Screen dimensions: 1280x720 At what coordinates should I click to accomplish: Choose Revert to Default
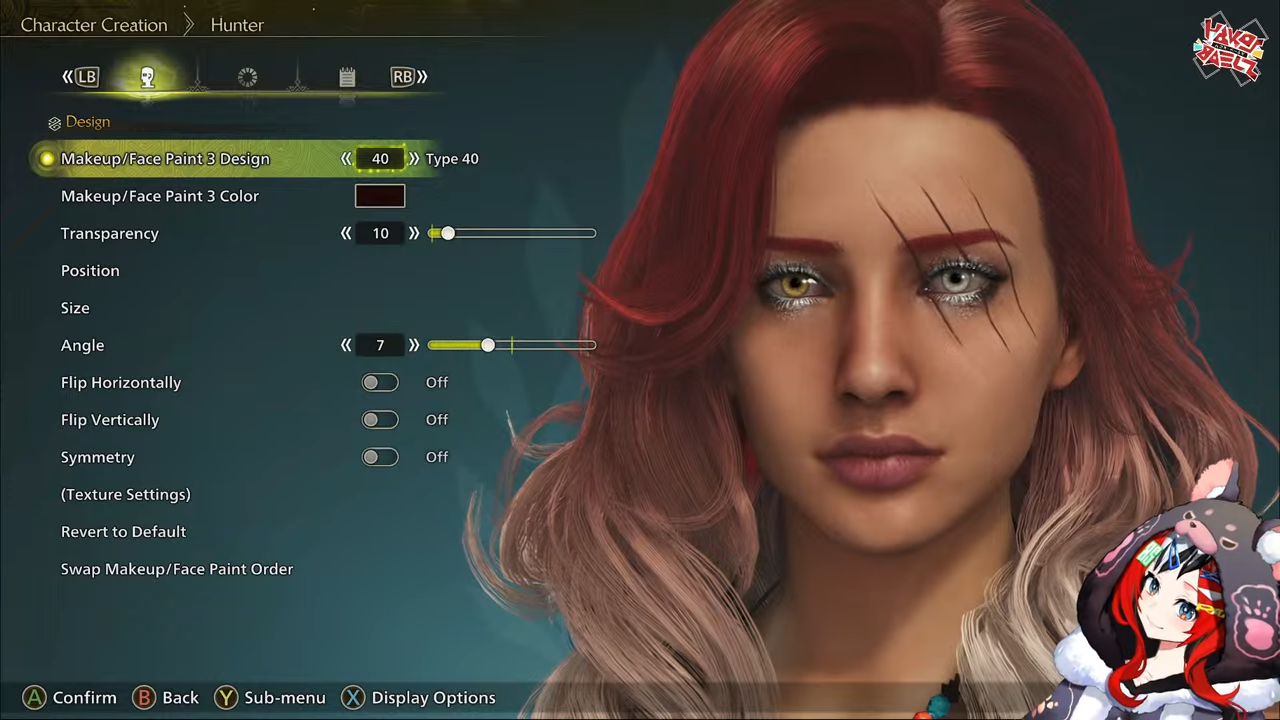(123, 532)
